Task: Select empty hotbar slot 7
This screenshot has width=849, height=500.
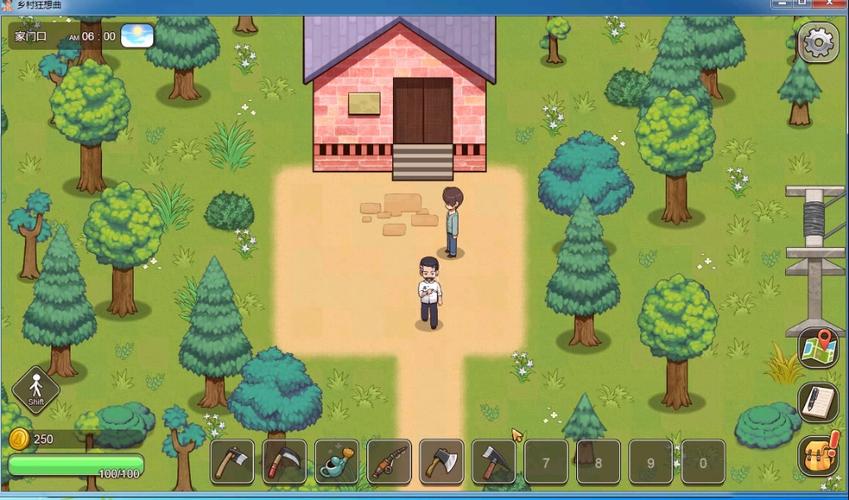Action: coord(546,462)
